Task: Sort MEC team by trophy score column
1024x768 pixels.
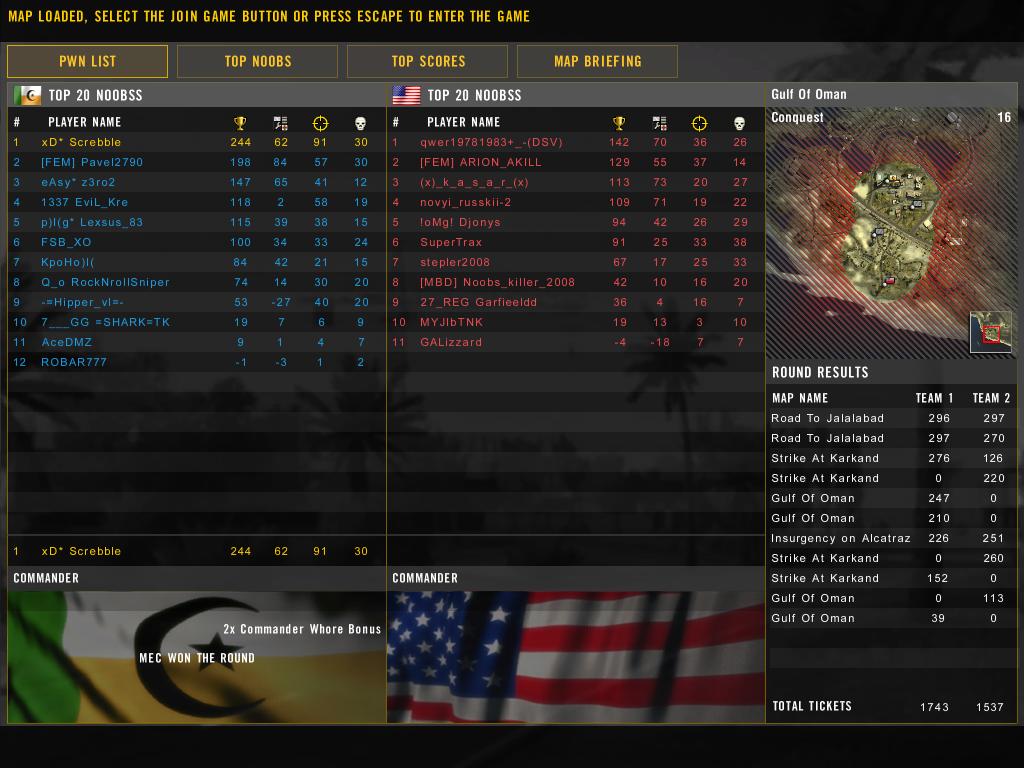Action: point(240,123)
